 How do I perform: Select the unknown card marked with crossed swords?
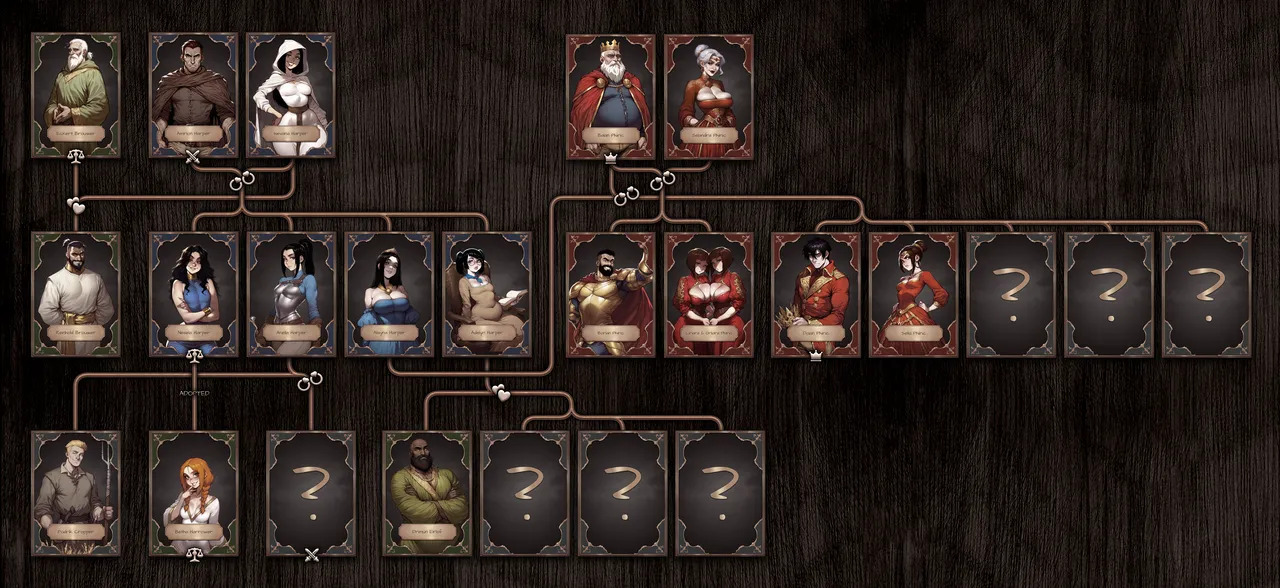click(x=311, y=492)
